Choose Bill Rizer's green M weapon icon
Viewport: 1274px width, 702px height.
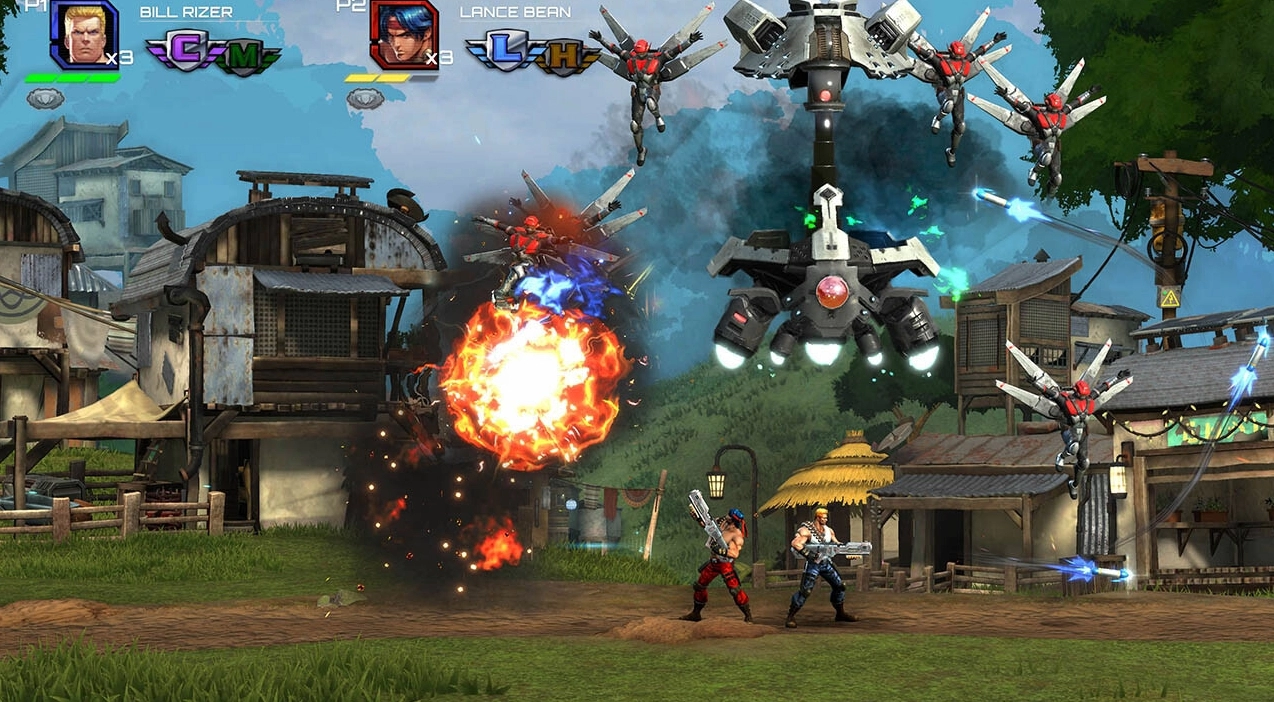[242, 56]
